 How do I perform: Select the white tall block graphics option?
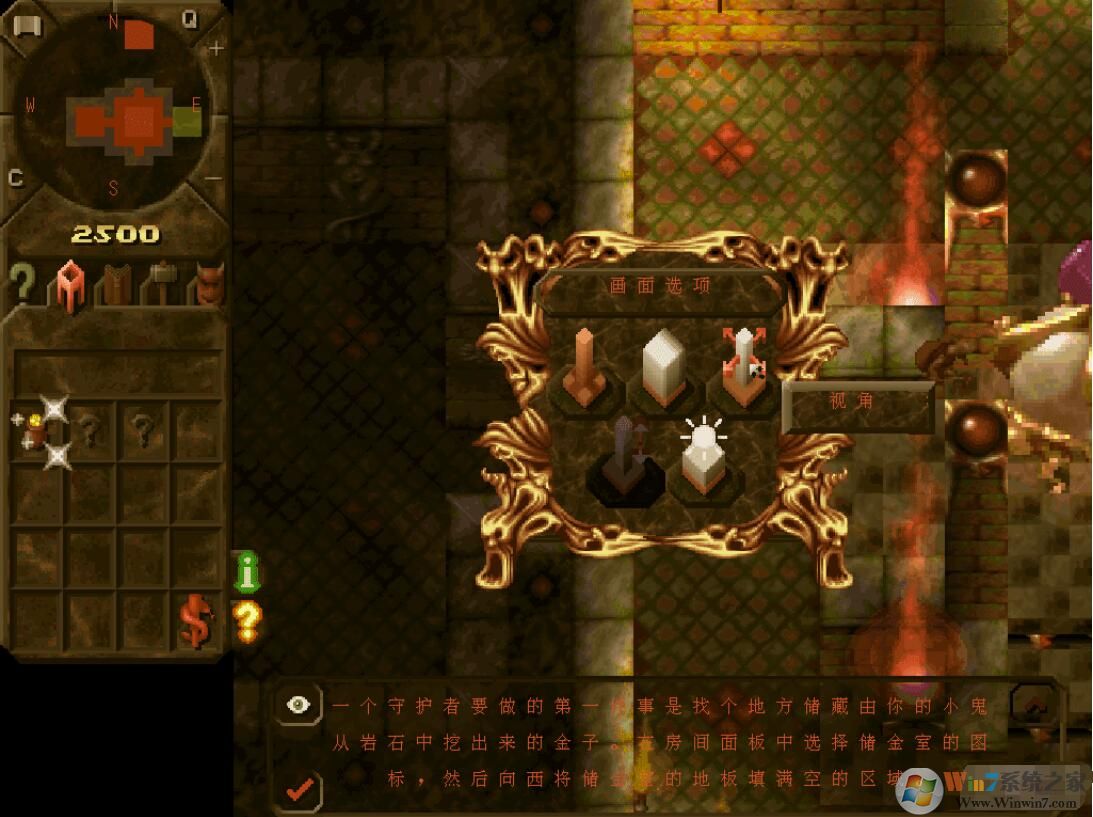pyautogui.click(x=660, y=367)
